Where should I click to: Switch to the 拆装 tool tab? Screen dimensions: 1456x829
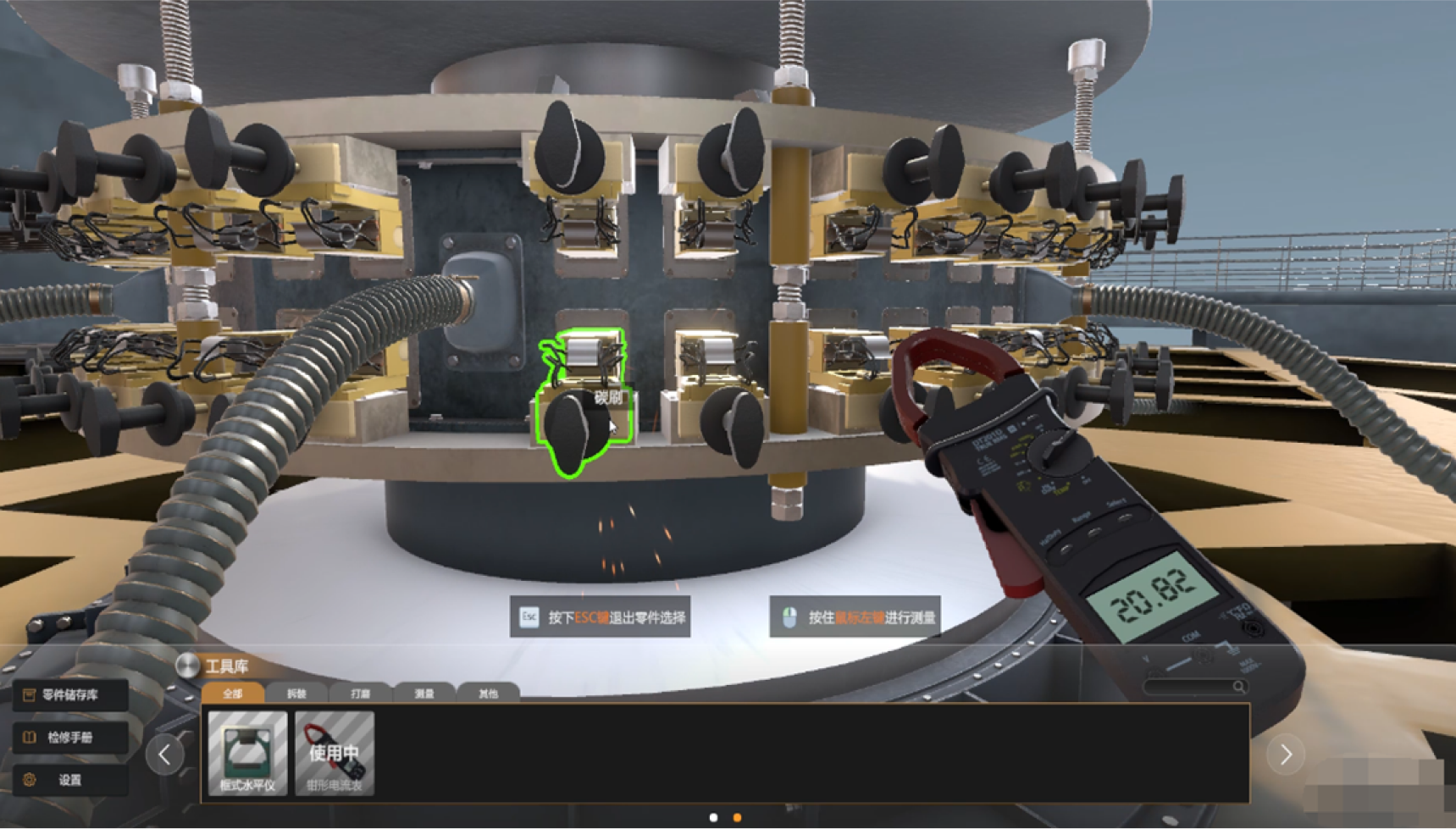point(296,694)
